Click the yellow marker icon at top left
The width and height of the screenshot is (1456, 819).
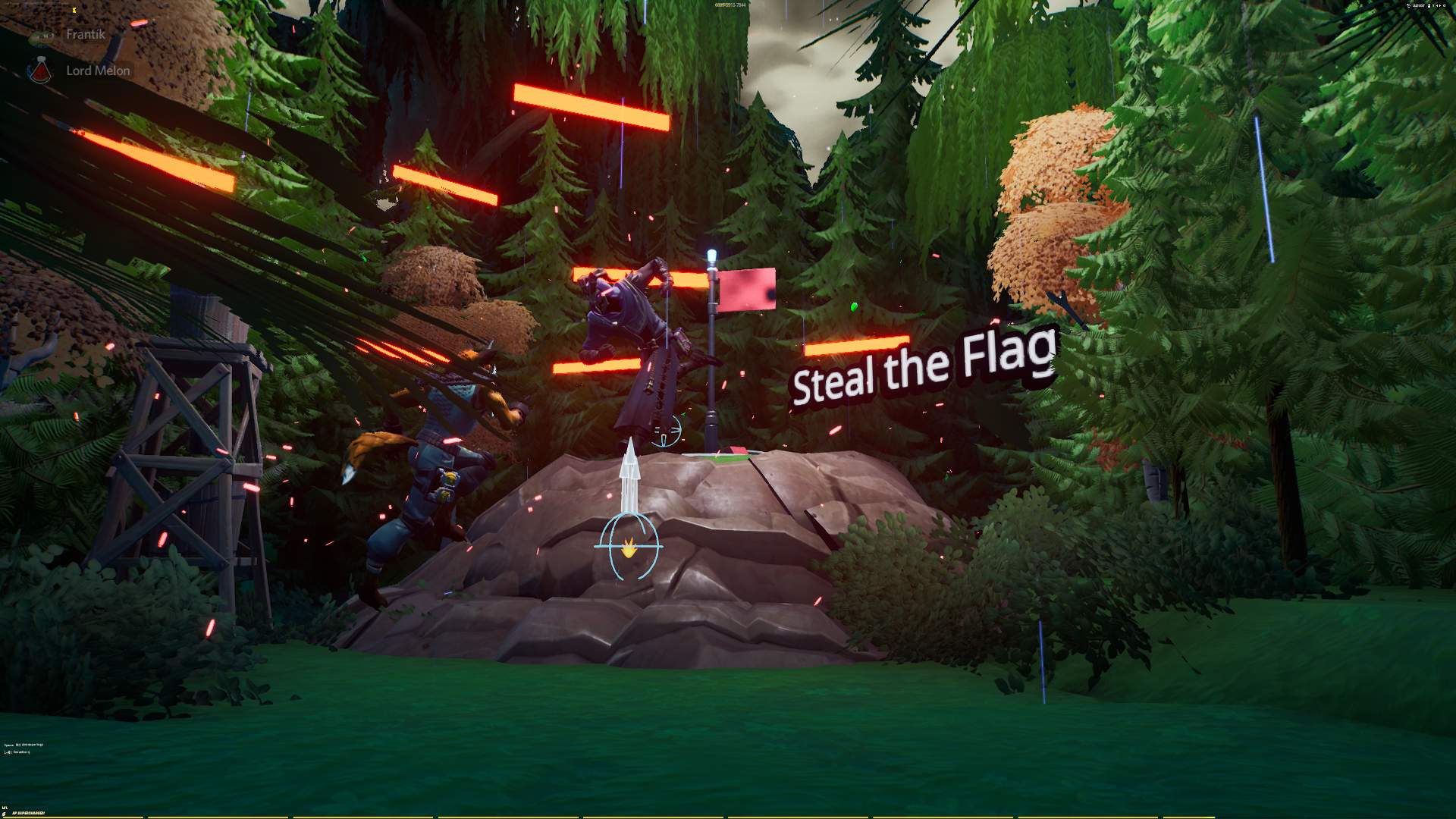(74, 11)
